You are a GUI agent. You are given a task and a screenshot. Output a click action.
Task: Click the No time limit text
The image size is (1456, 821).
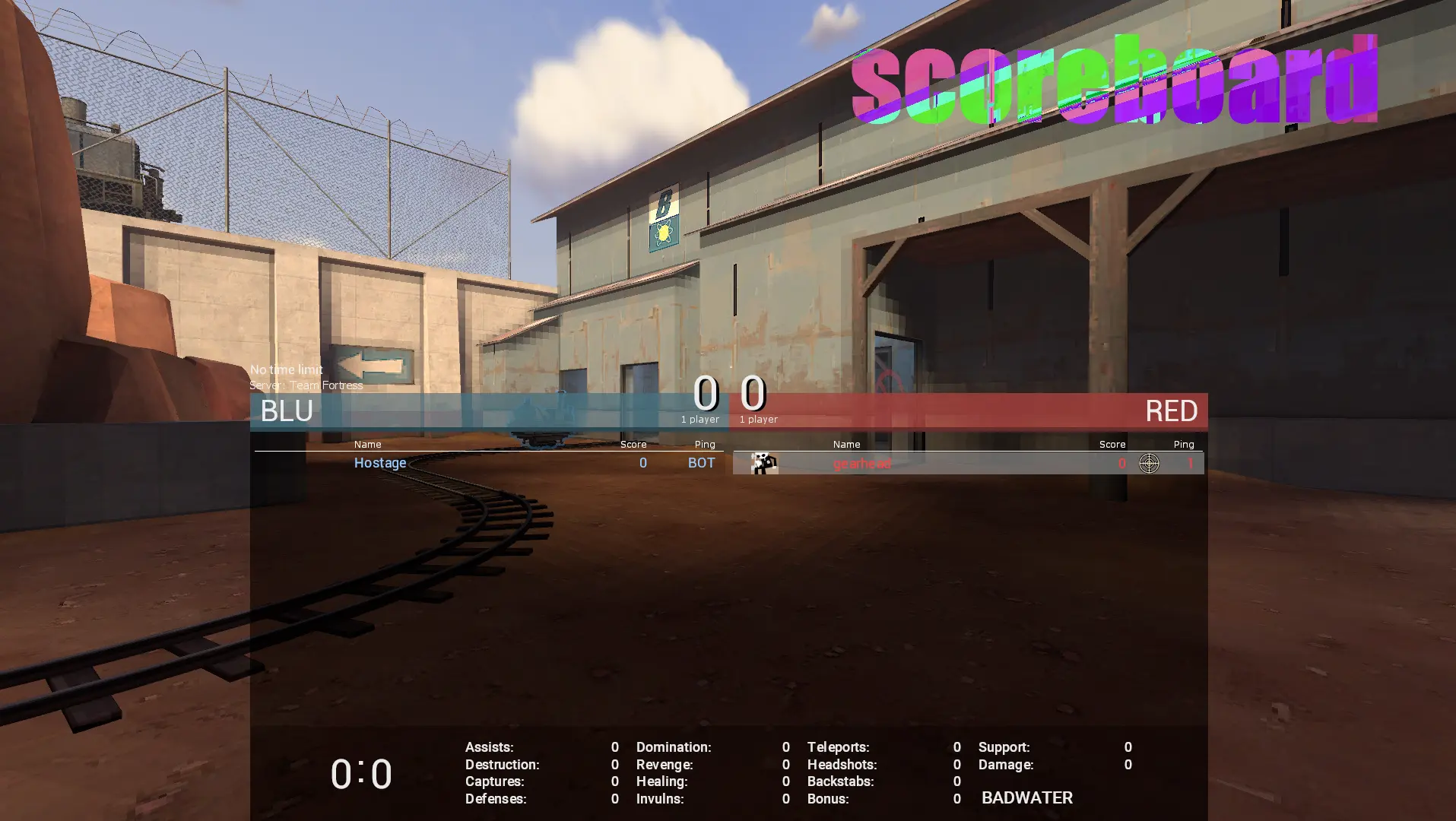(285, 369)
